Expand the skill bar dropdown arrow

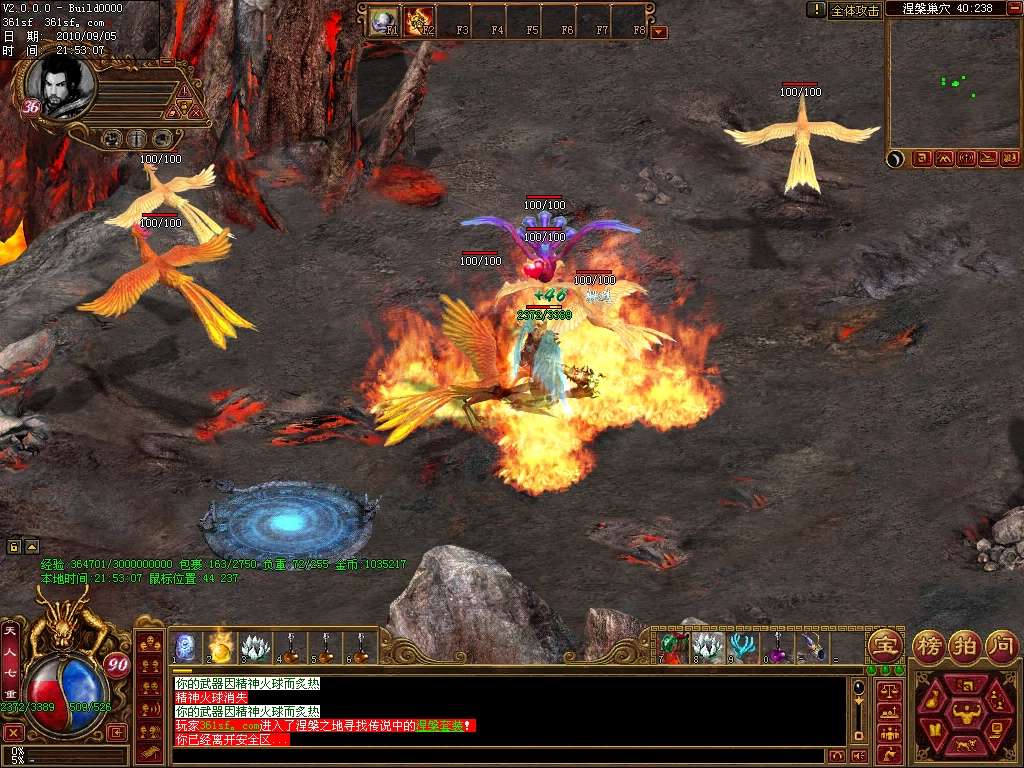659,31
